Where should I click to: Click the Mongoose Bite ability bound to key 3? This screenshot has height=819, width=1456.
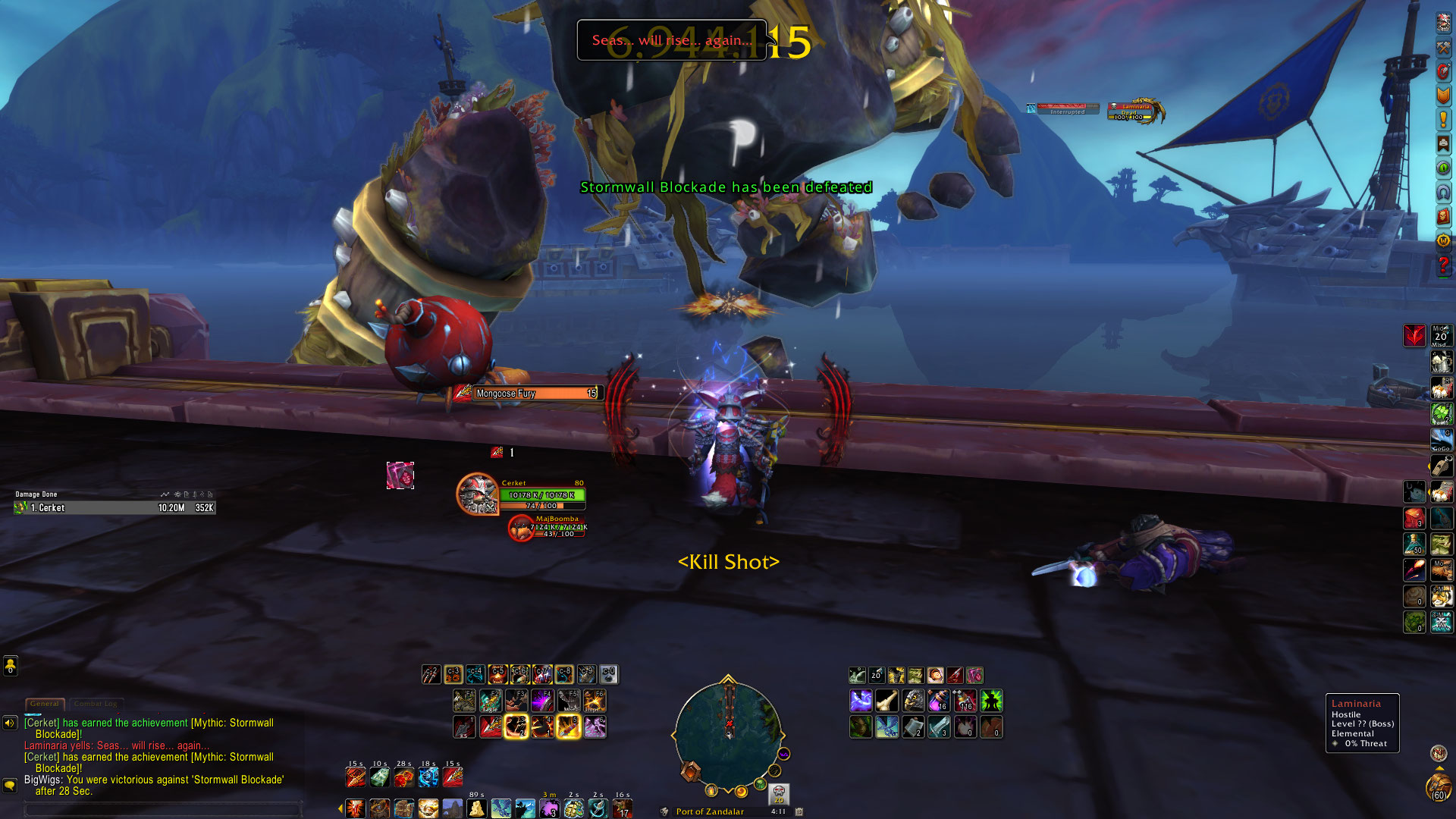516,726
